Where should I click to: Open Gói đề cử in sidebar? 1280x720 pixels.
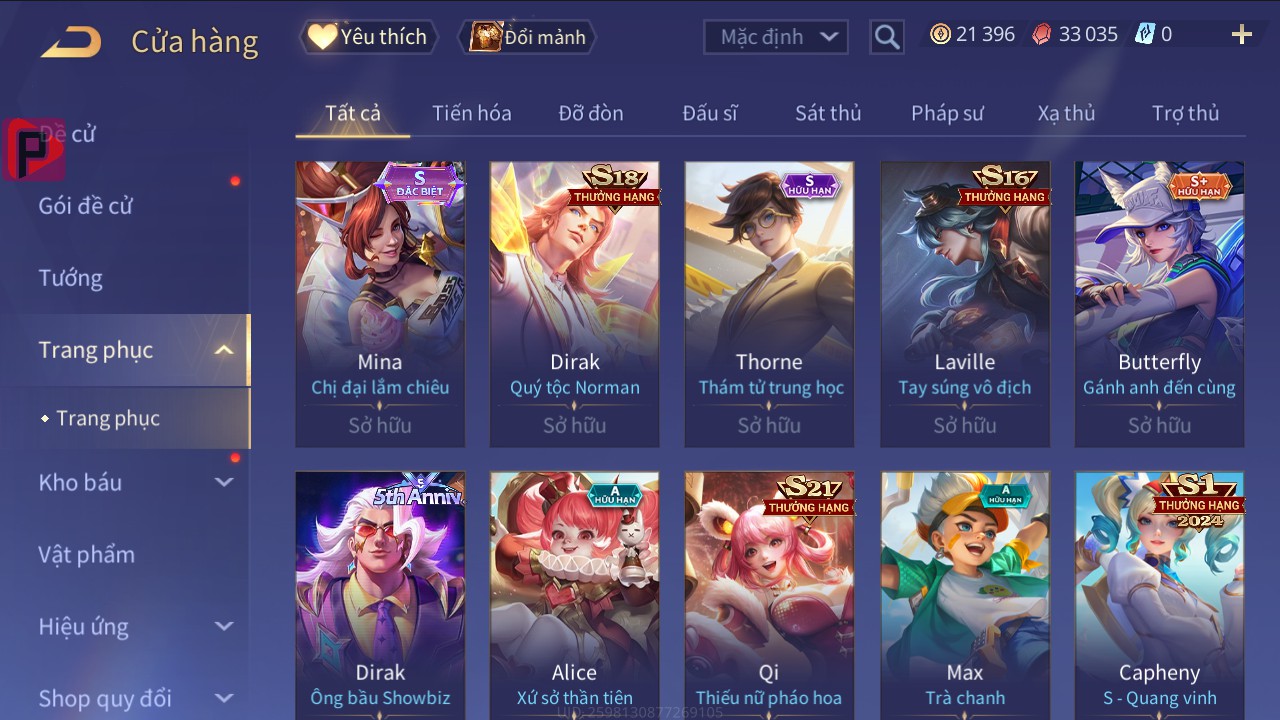(x=86, y=206)
